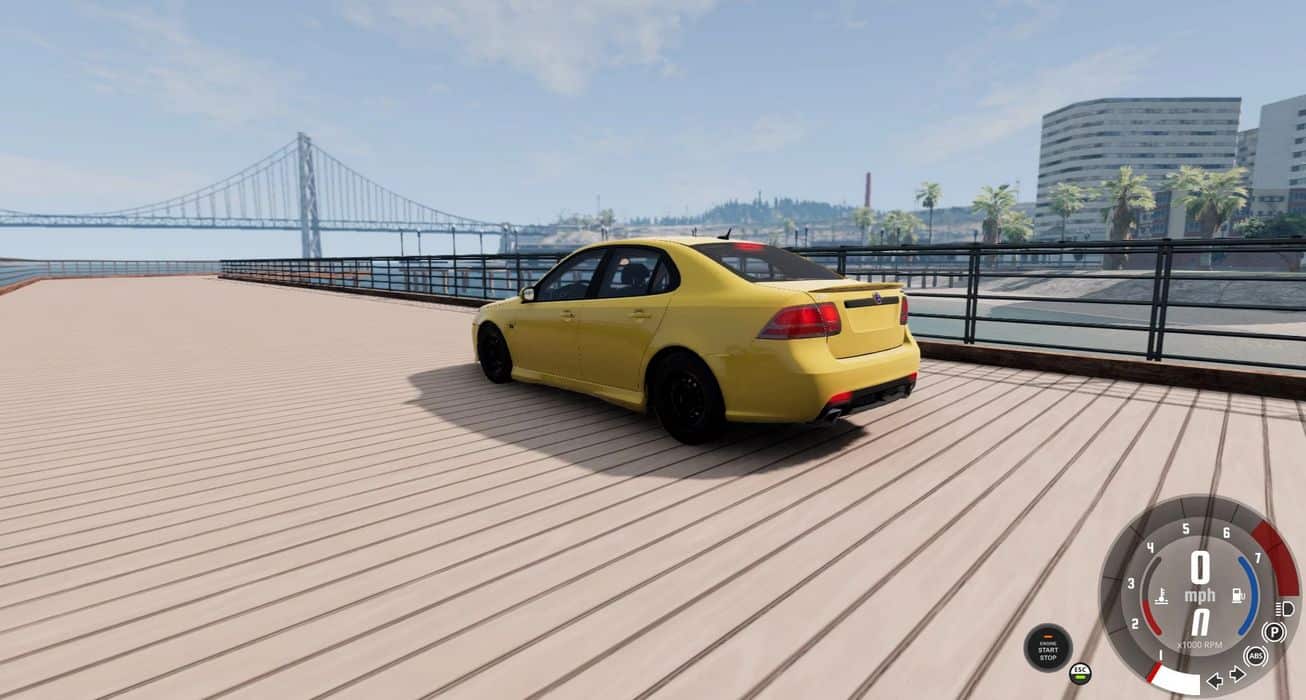
Task: Click the parking brake indicator
Action: [1274, 631]
